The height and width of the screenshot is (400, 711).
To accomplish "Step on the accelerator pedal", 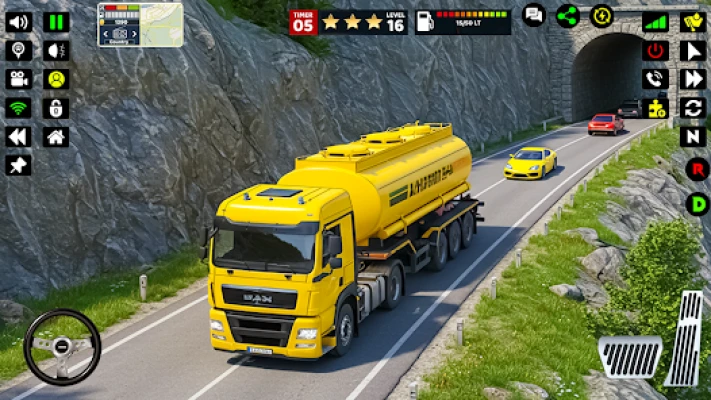I will tap(686, 338).
